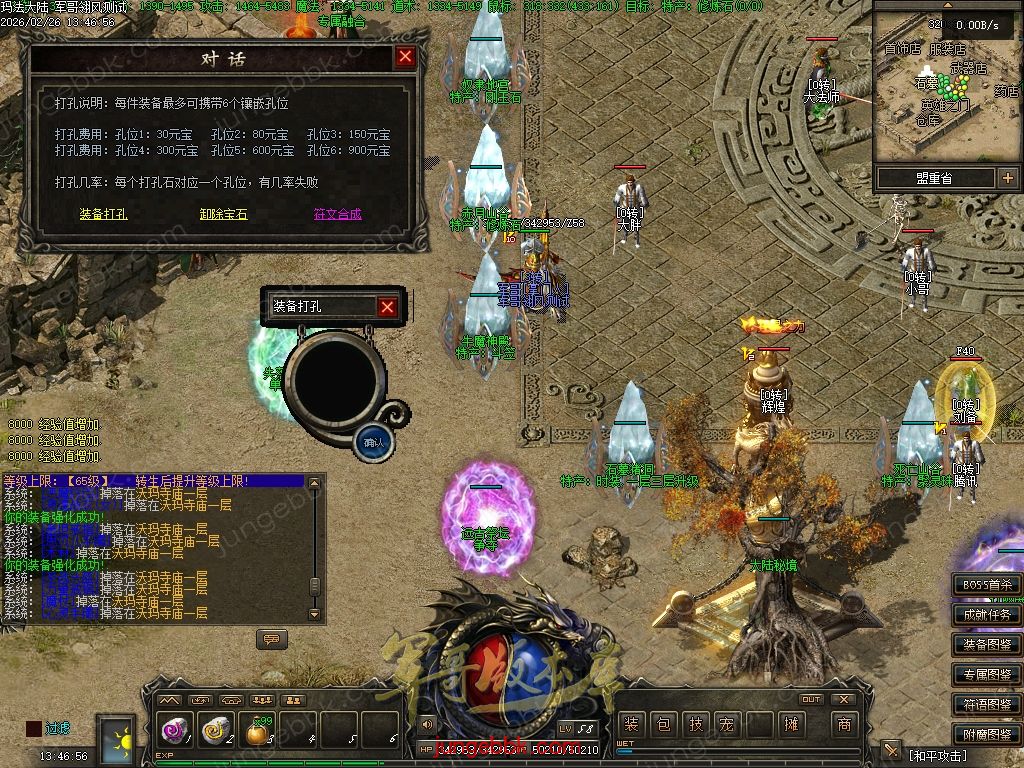Viewport: 1024px width, 768px height.
Task: Use the golden apple hotbar item
Action: (x=258, y=732)
